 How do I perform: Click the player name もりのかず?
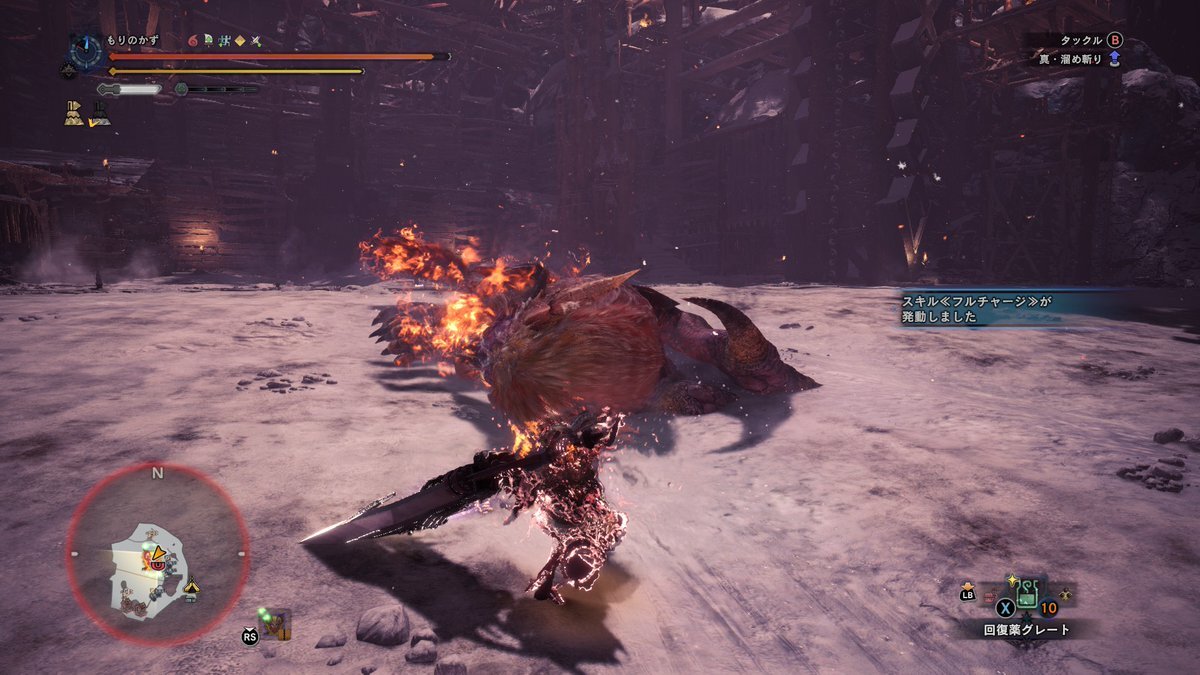[133, 40]
